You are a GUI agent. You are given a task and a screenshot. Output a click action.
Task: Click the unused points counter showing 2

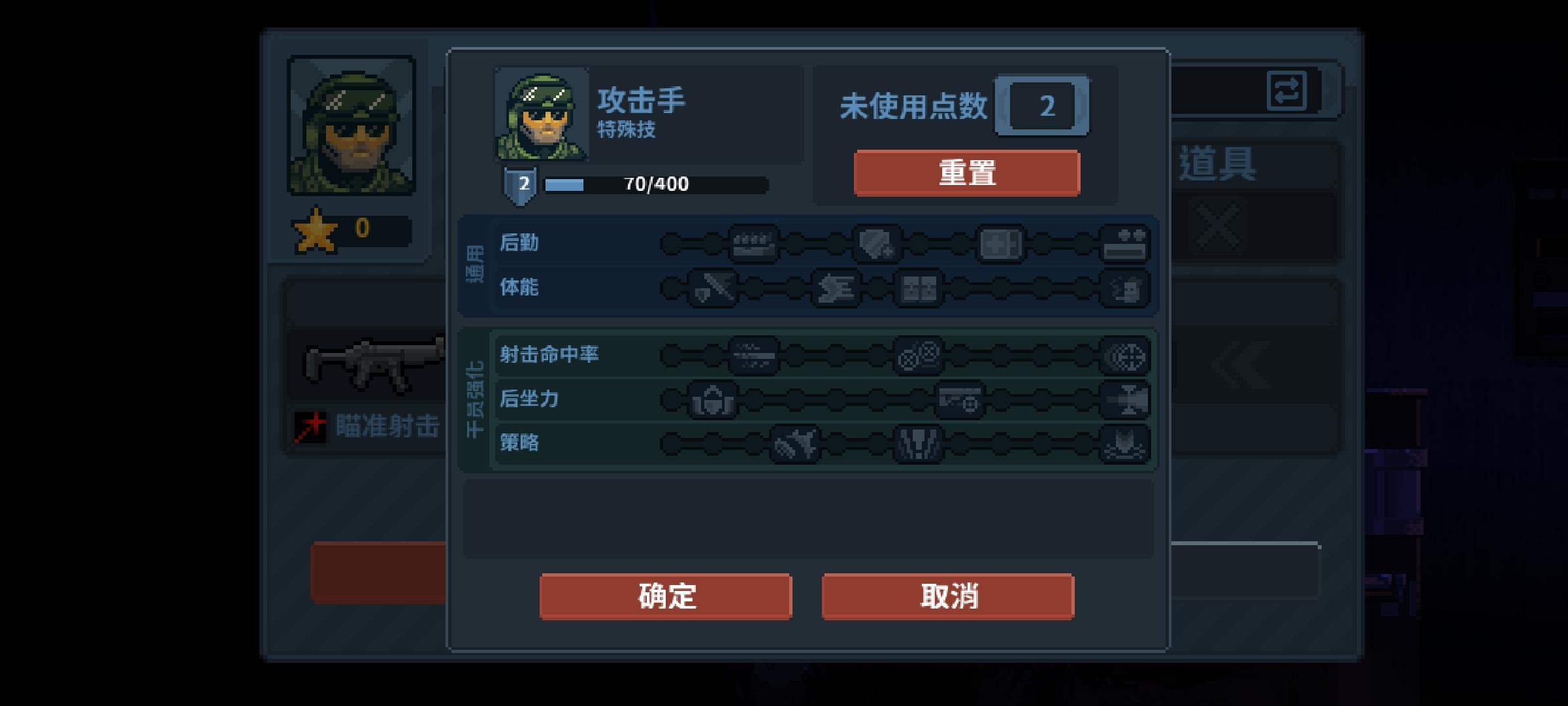point(1043,107)
